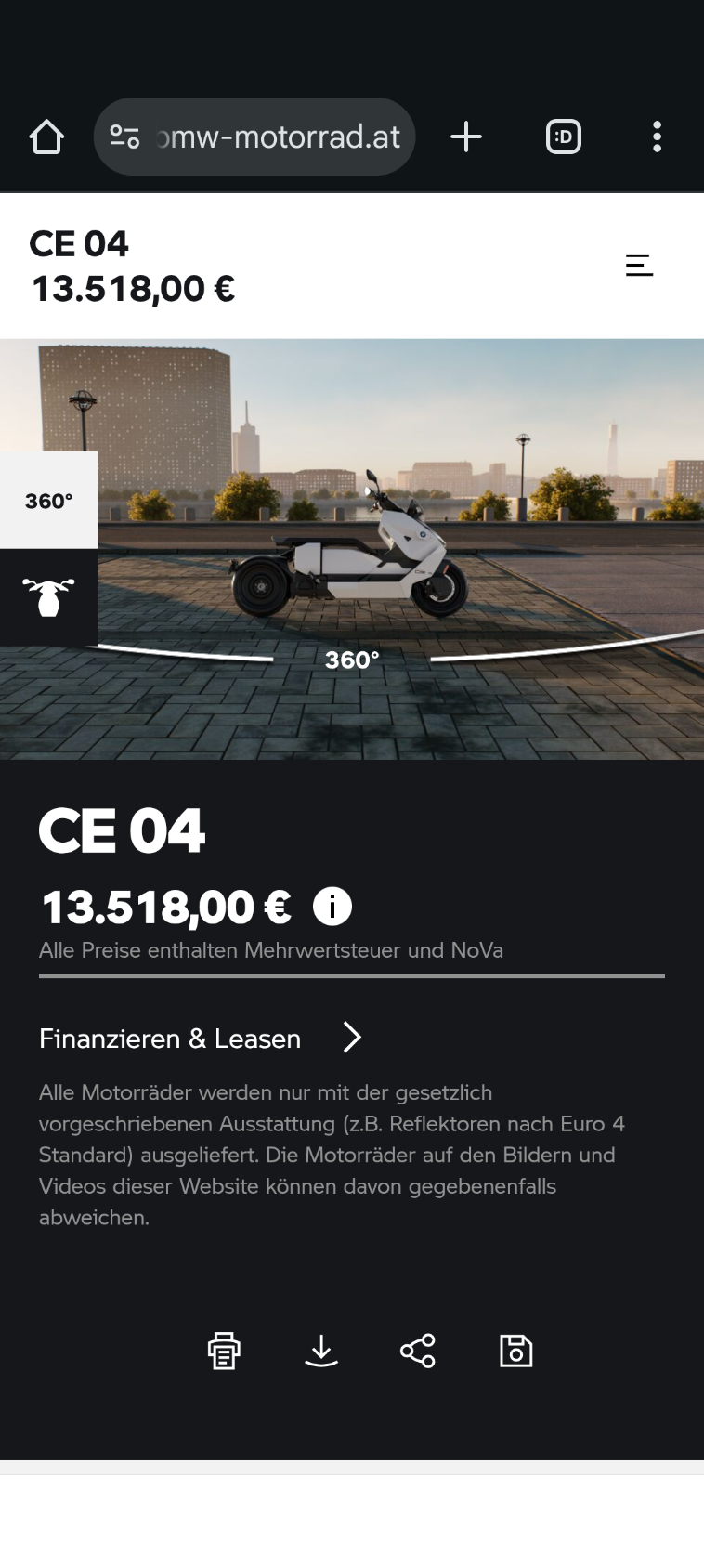
Task: Download the configuration with the arrow icon
Action: point(321,1351)
